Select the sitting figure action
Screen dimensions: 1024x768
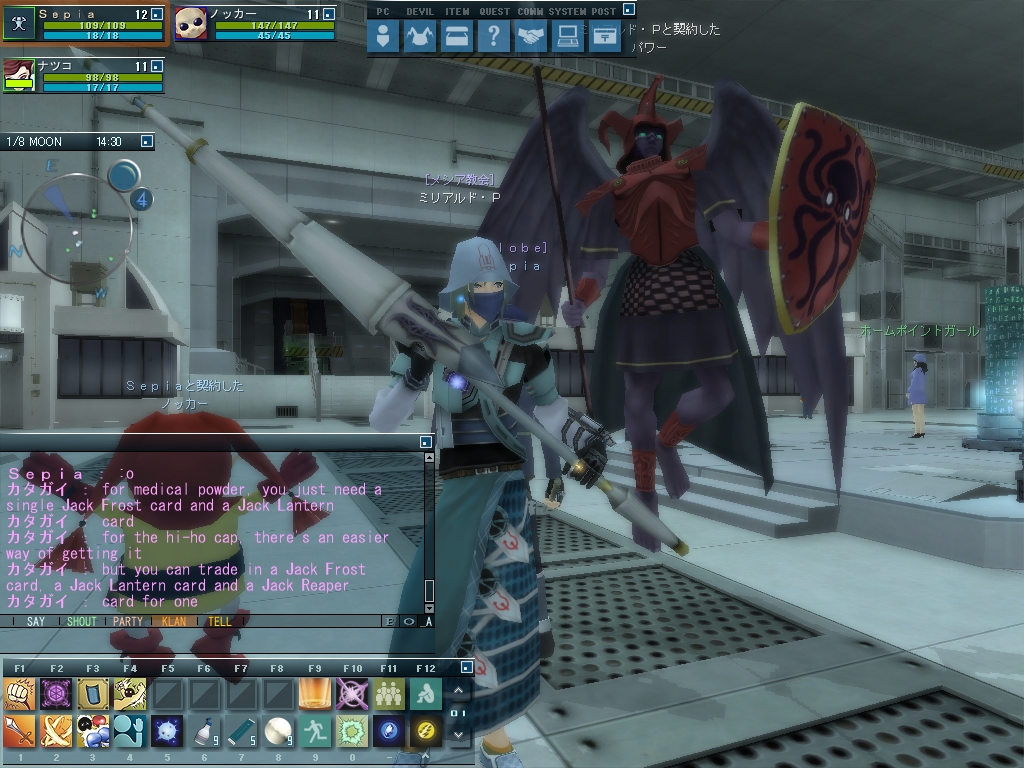tap(426, 694)
